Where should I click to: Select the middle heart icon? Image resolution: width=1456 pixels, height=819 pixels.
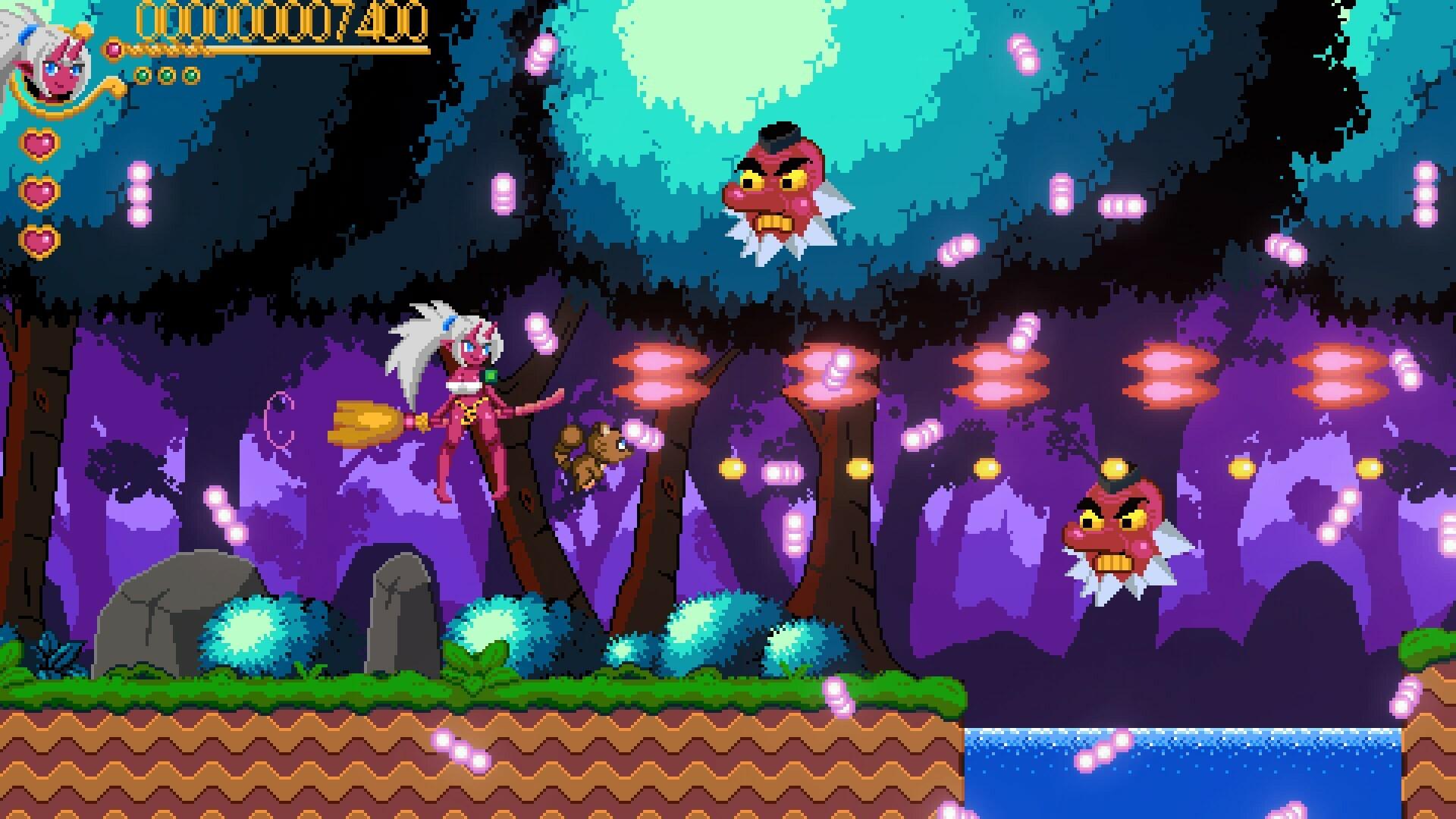pyautogui.click(x=39, y=193)
